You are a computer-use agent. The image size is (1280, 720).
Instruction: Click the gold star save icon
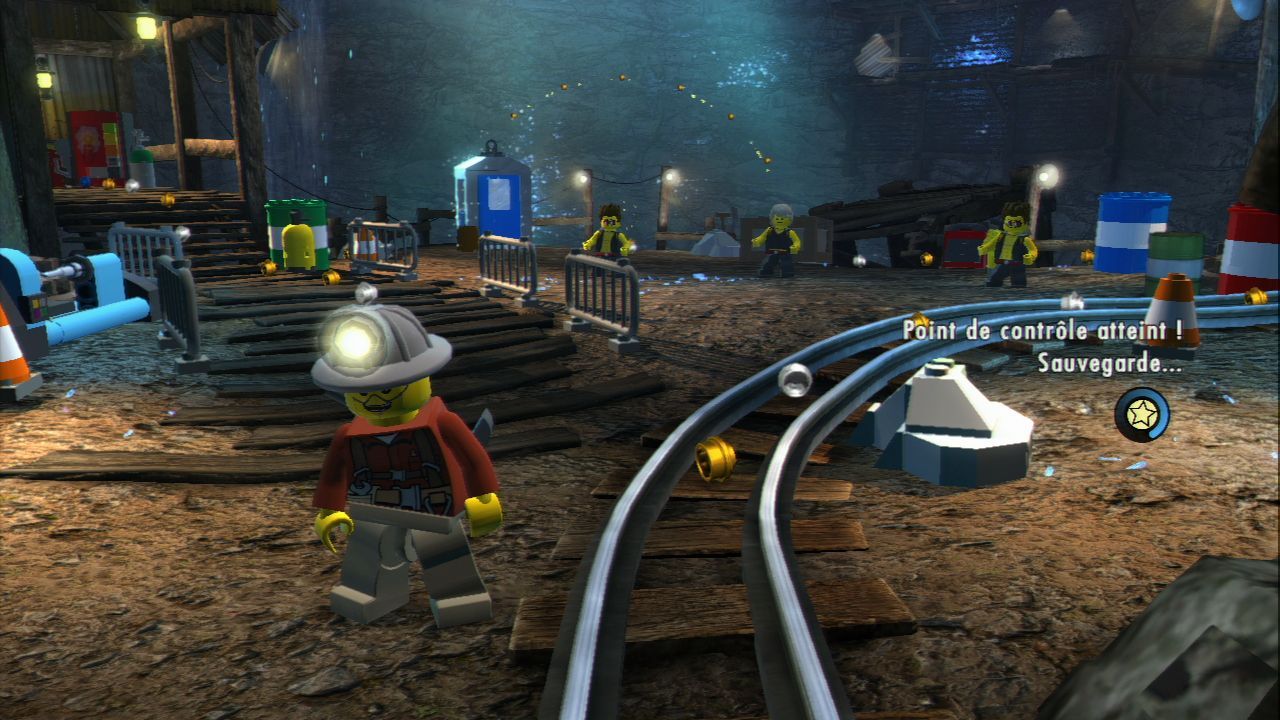[1142, 415]
